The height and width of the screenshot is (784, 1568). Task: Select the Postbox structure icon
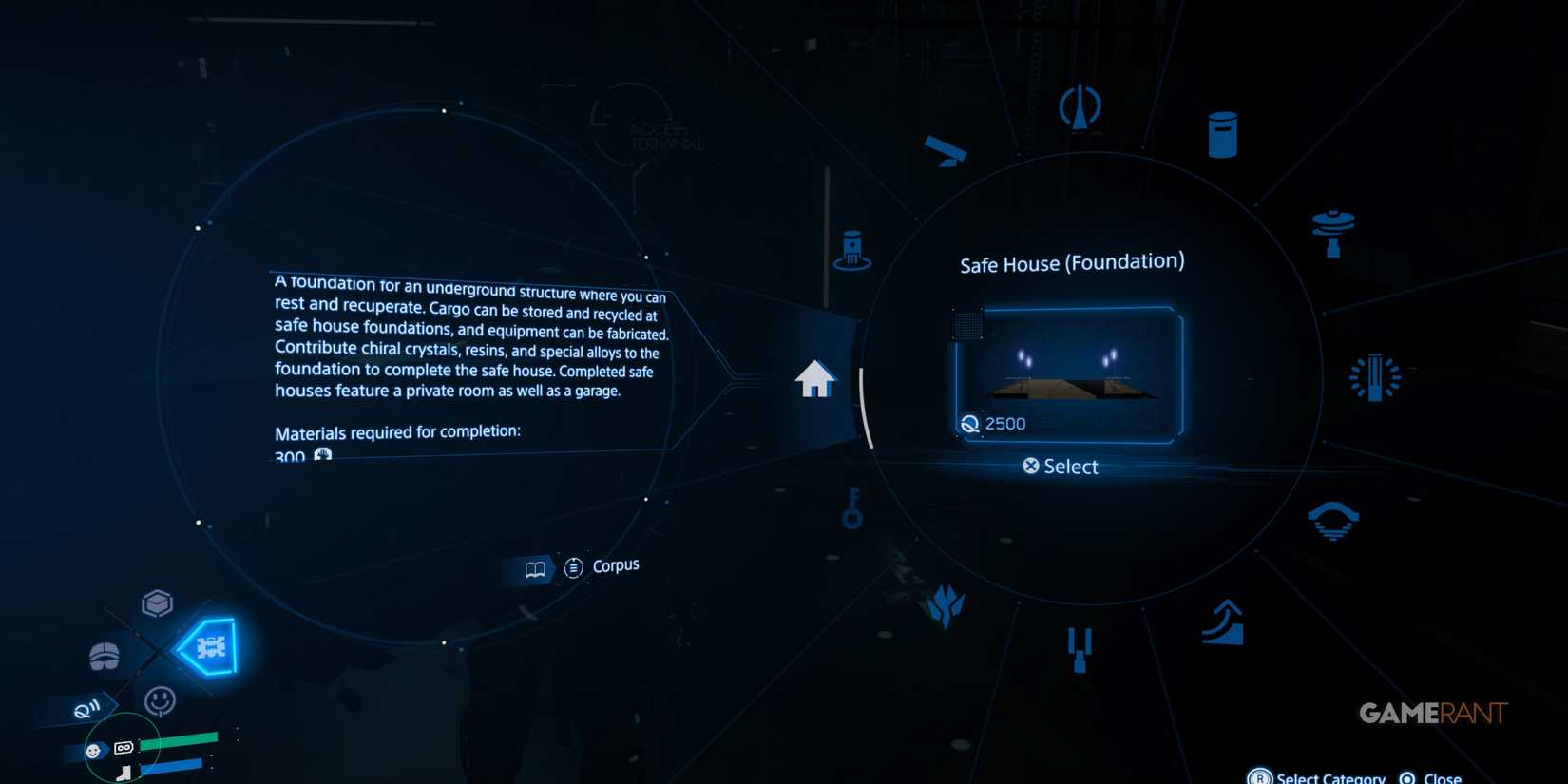tap(1221, 133)
